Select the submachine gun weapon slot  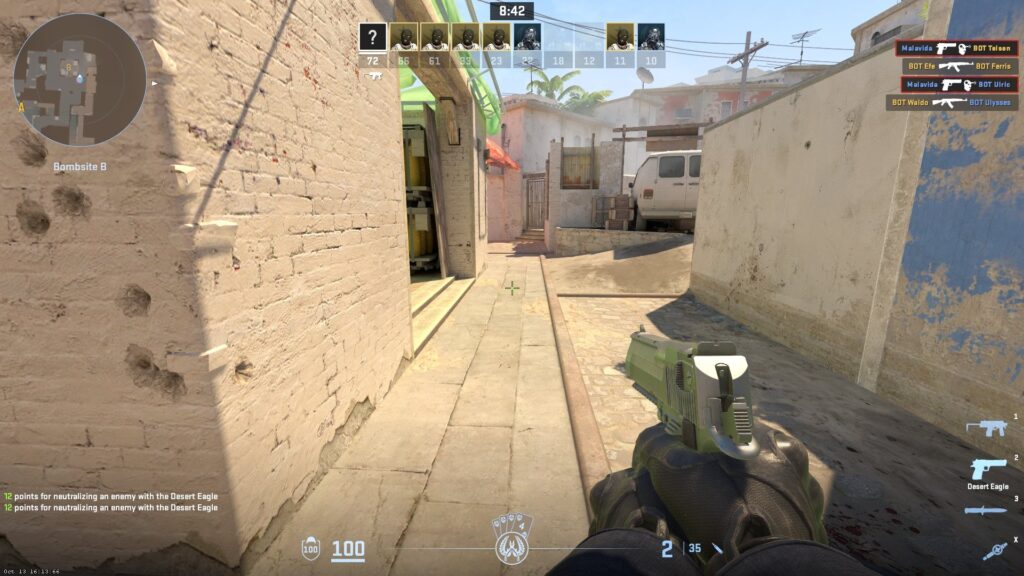tap(986, 428)
